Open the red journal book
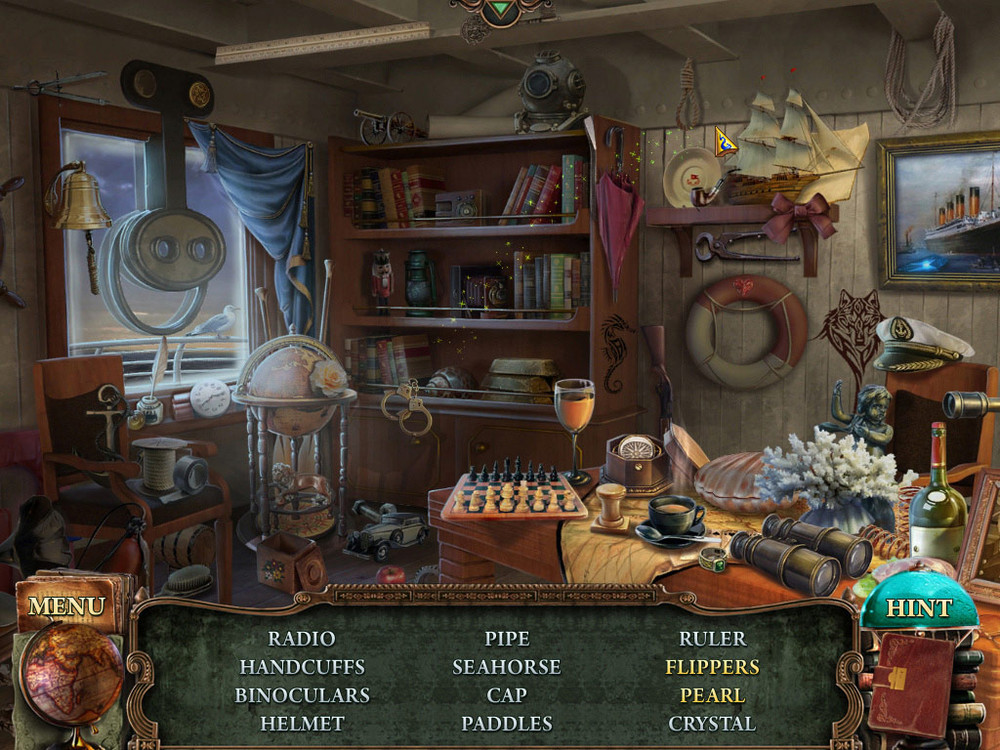This screenshot has height=750, width=1000. 910,683
